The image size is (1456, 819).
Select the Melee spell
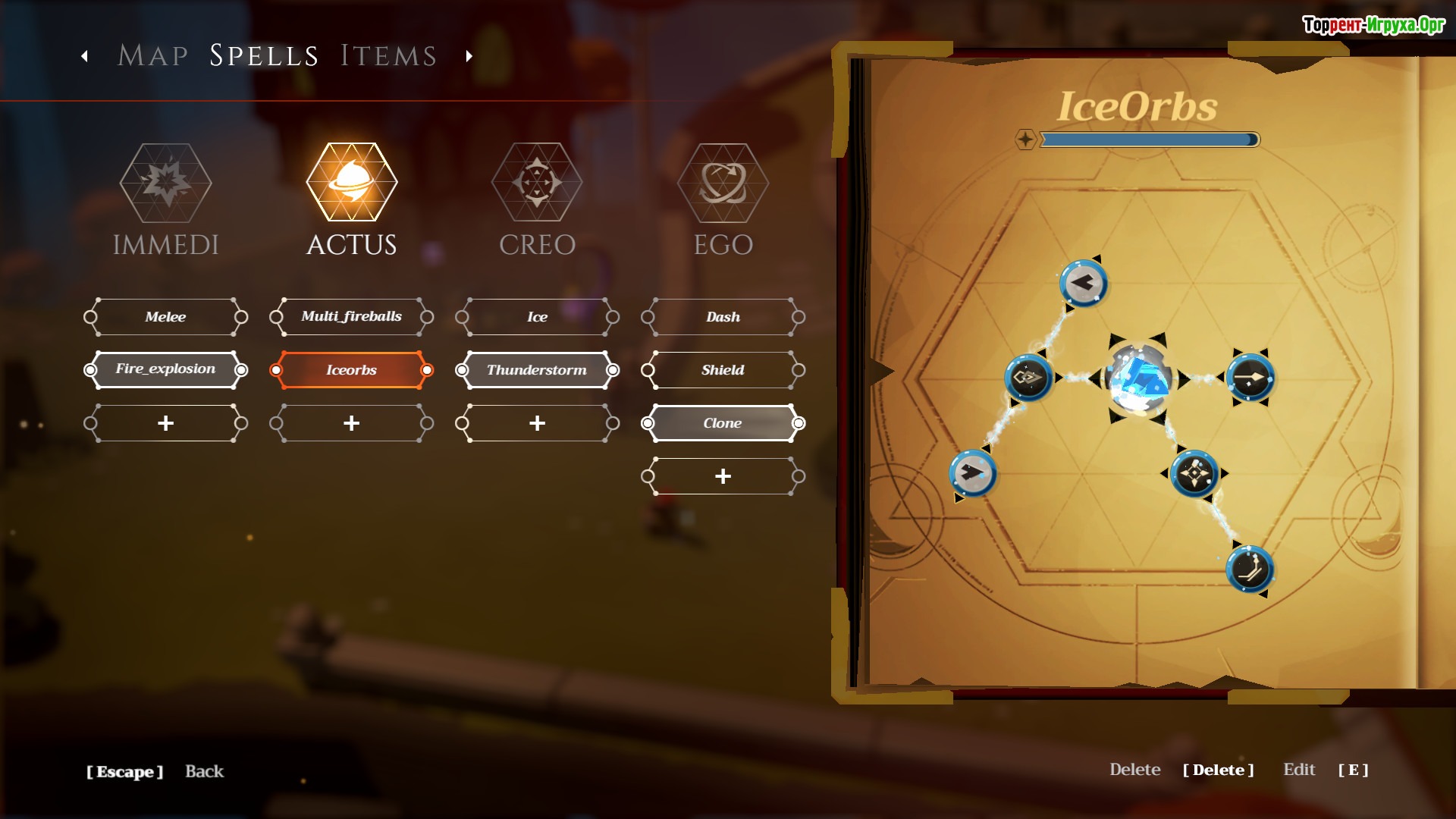click(x=165, y=317)
